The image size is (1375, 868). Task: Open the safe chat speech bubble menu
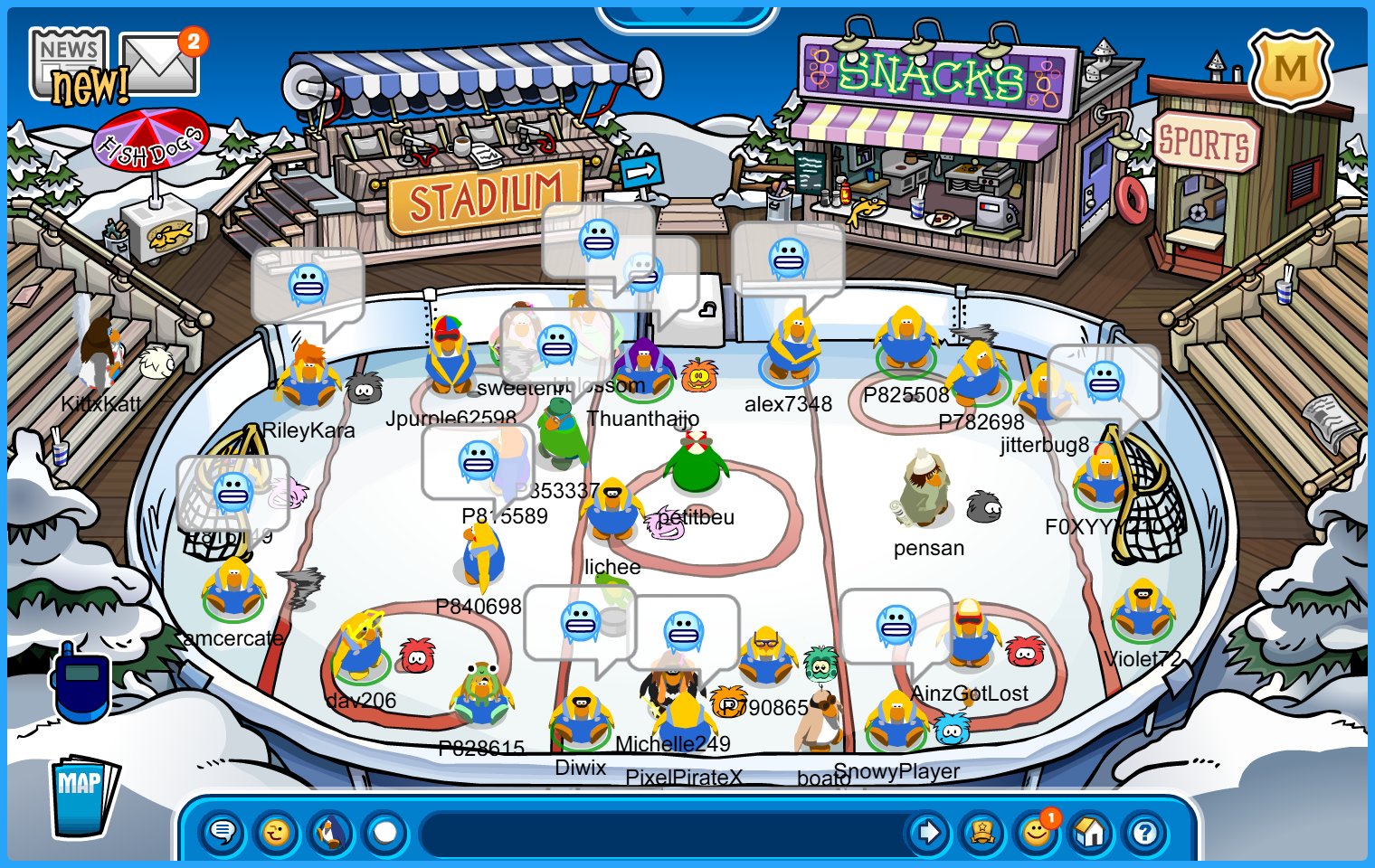click(223, 832)
